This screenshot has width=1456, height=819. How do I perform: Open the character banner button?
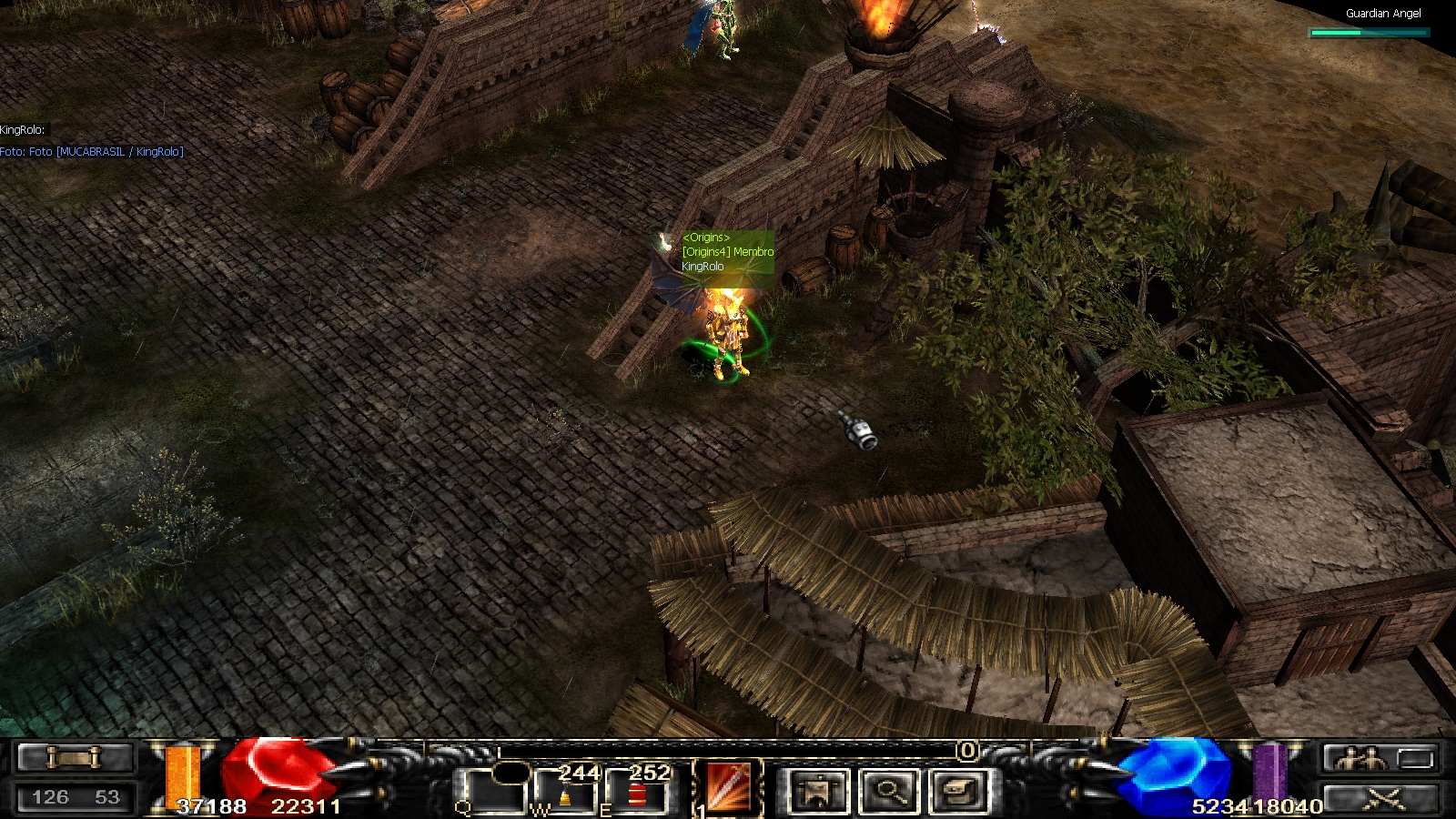[x=818, y=790]
